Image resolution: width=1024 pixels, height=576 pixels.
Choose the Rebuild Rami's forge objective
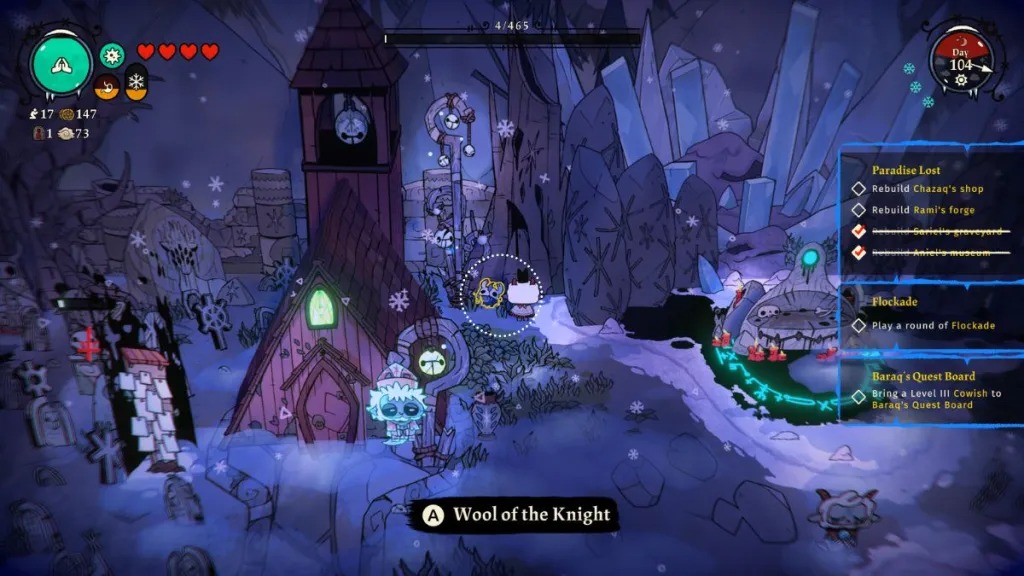(922, 210)
